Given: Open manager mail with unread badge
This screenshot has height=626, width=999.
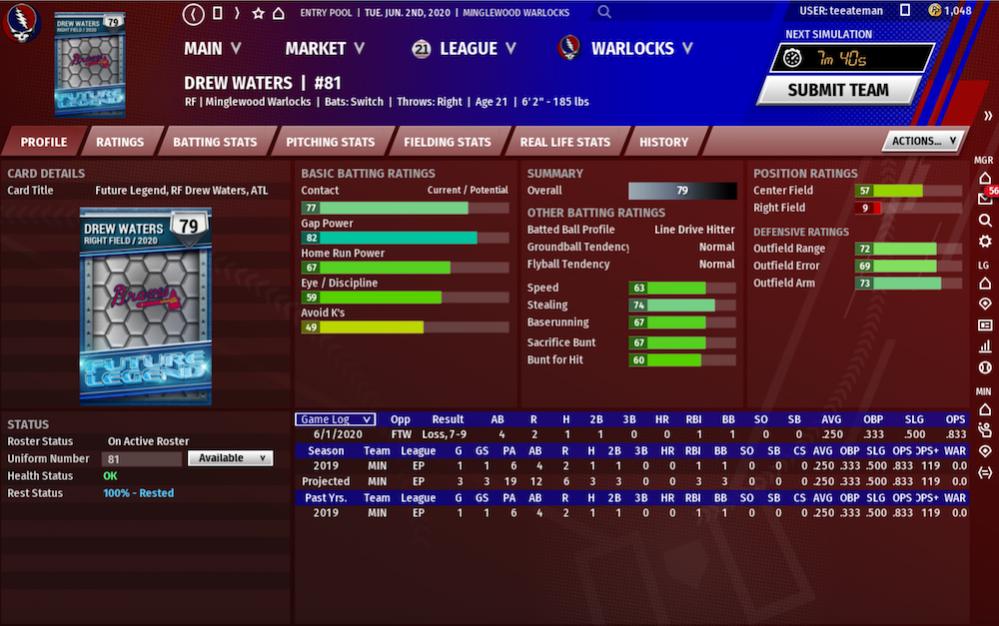Looking at the screenshot, I should (x=985, y=198).
